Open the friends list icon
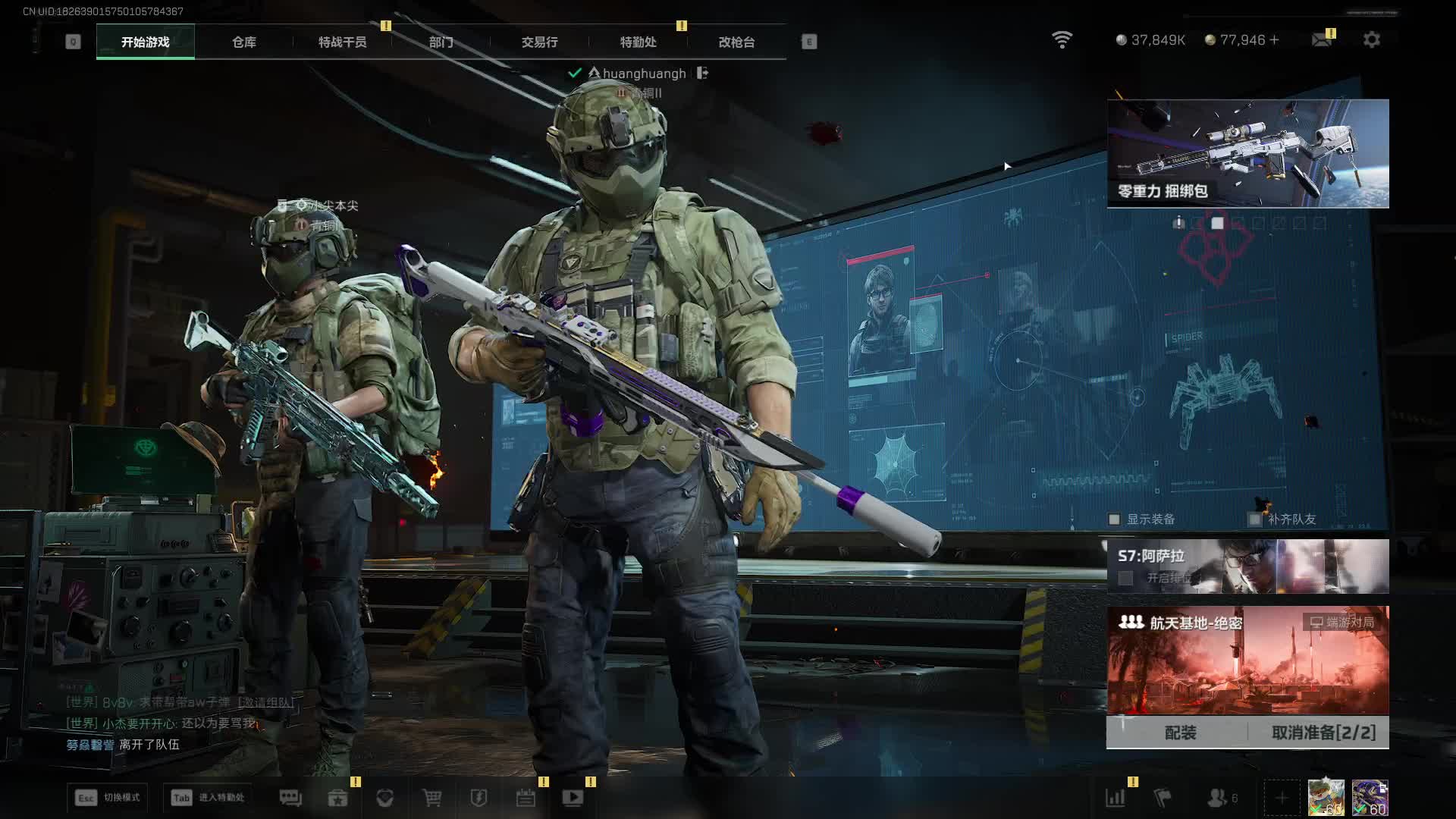This screenshot has width=1456, height=819. 1217,798
